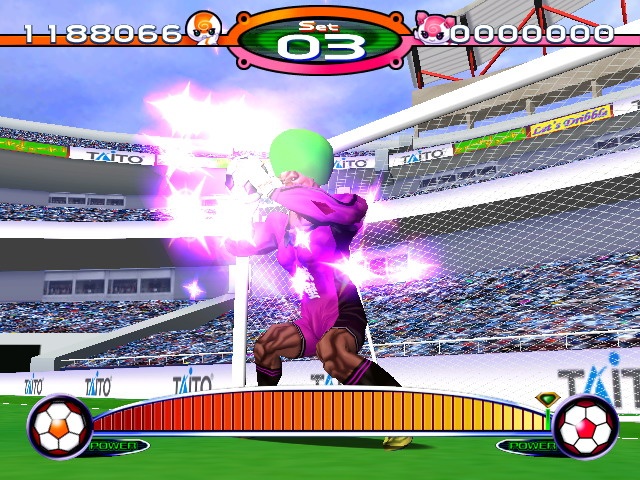Click the orange player one character icon
640x480 pixels.
coord(204,27)
